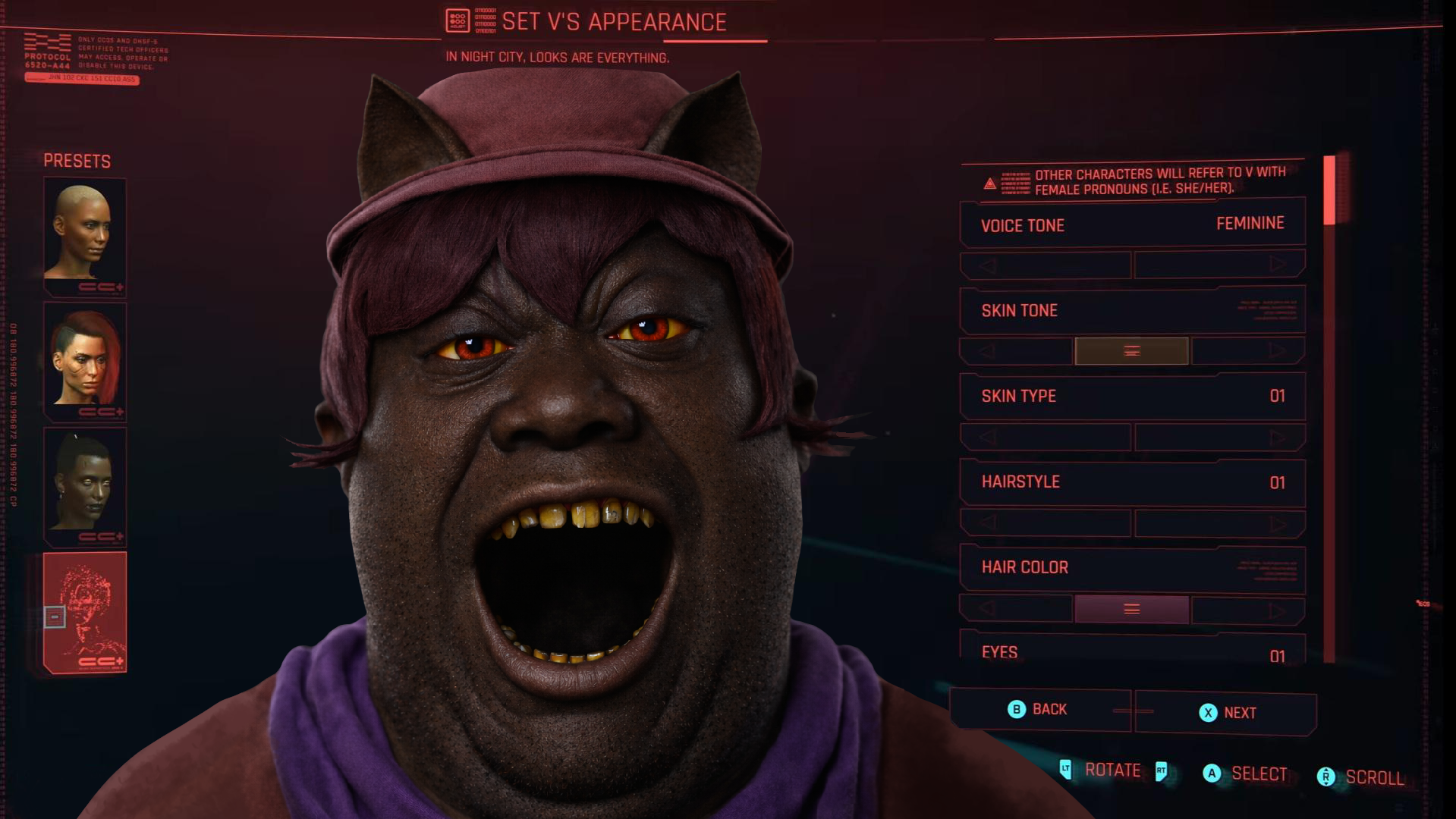The width and height of the screenshot is (1456, 819).
Task: Click the appearance options scrollbar
Action: click(1329, 409)
